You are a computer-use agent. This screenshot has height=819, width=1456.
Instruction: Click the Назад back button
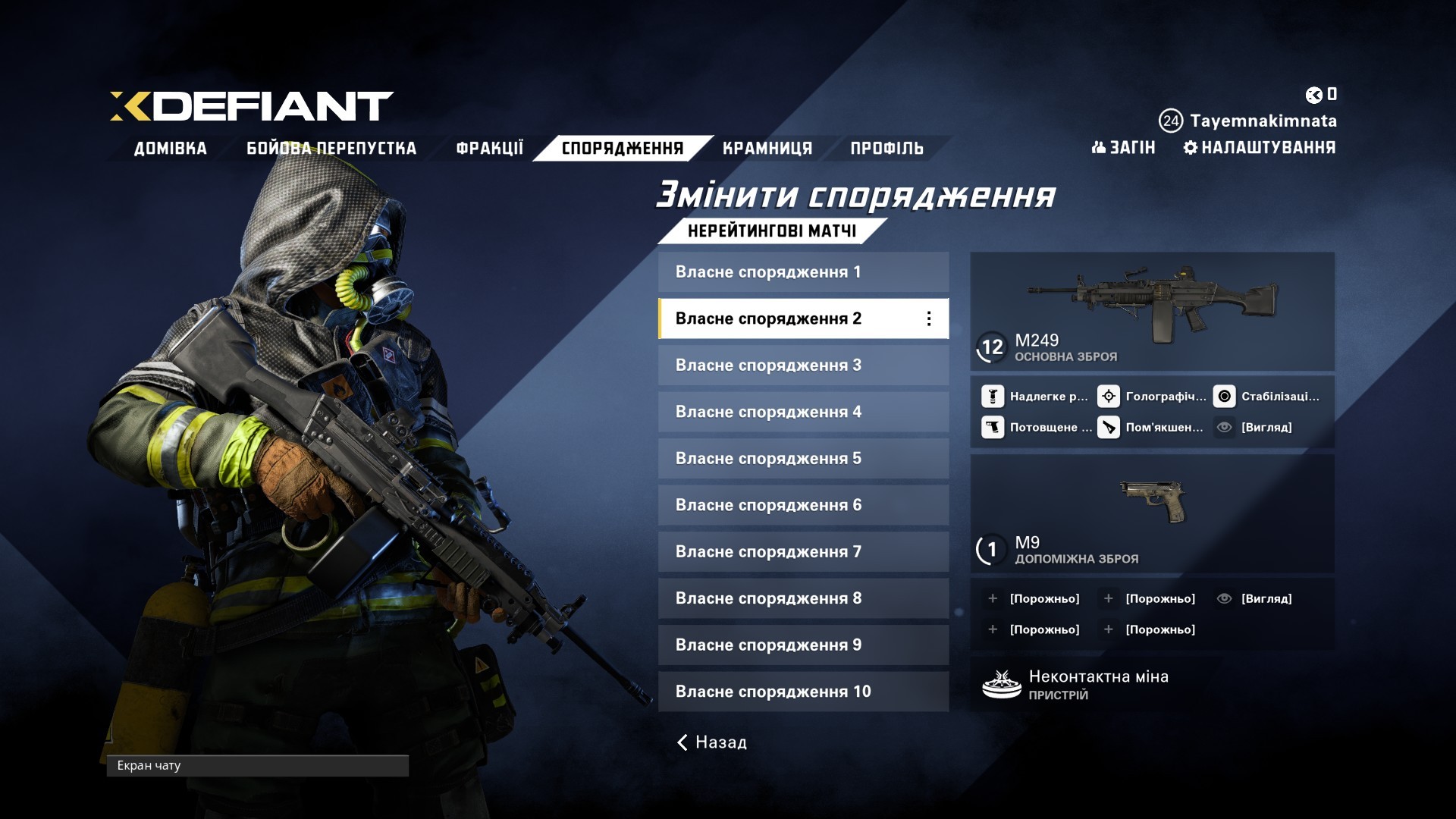(712, 742)
